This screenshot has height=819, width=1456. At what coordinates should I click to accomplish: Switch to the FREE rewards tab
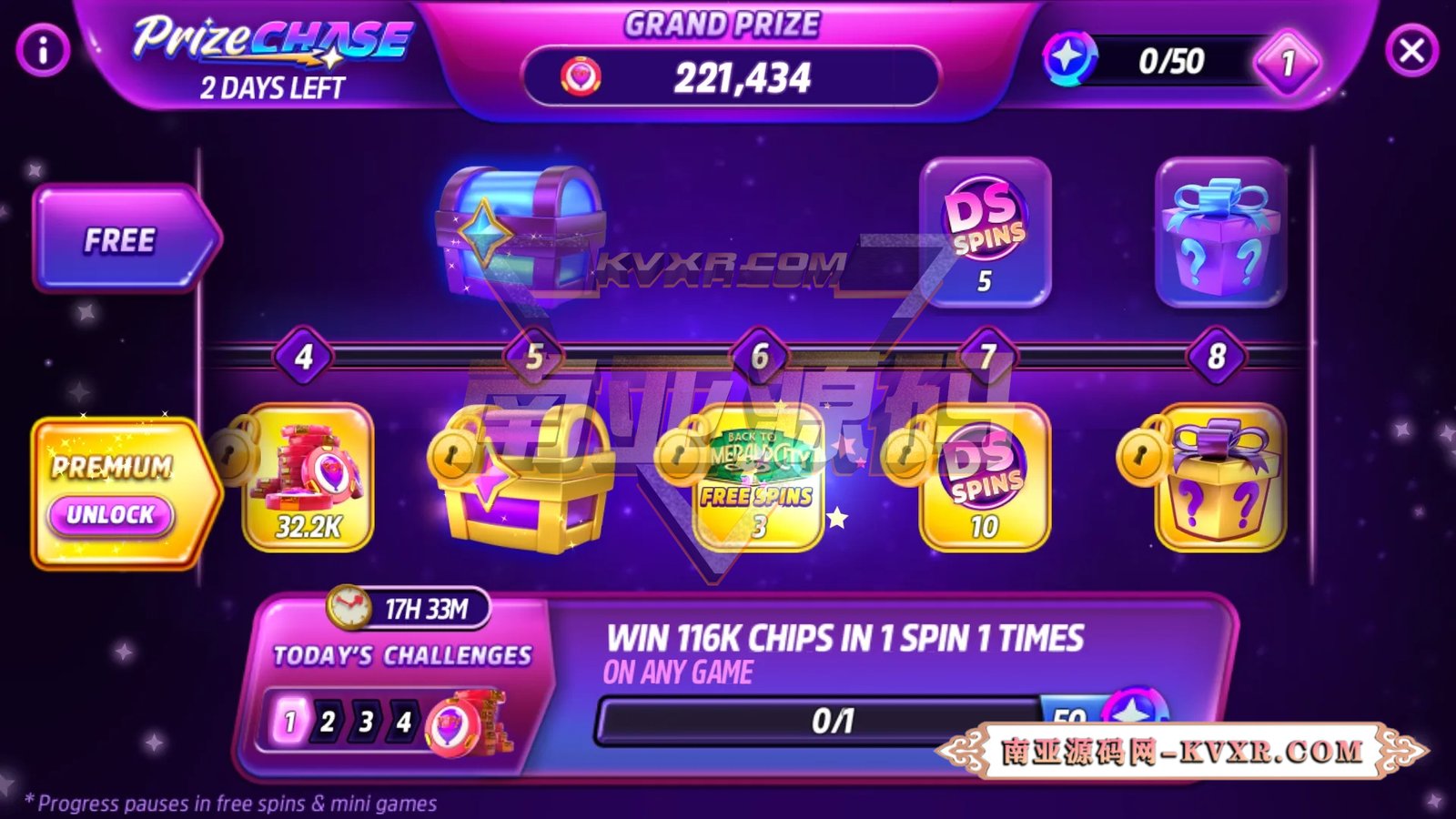click(118, 239)
